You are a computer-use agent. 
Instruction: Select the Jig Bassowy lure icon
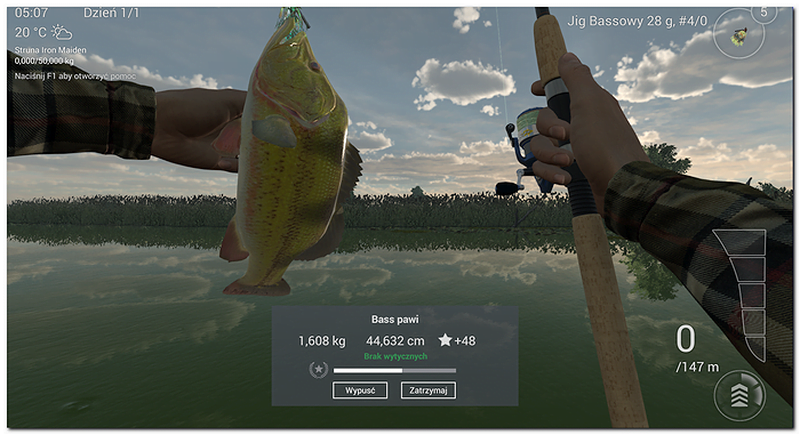[x=738, y=35]
